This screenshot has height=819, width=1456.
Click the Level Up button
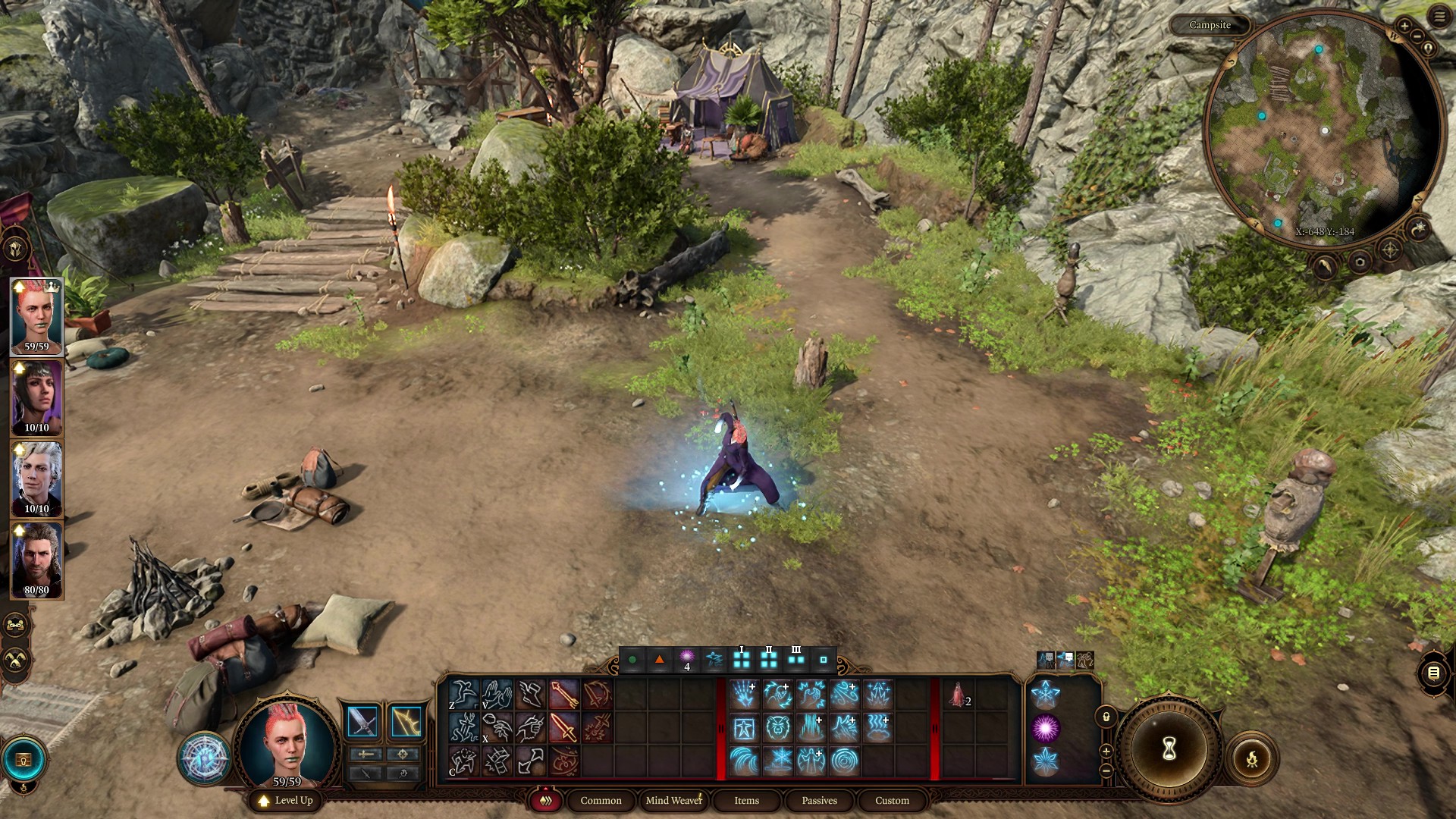pyautogui.click(x=286, y=800)
